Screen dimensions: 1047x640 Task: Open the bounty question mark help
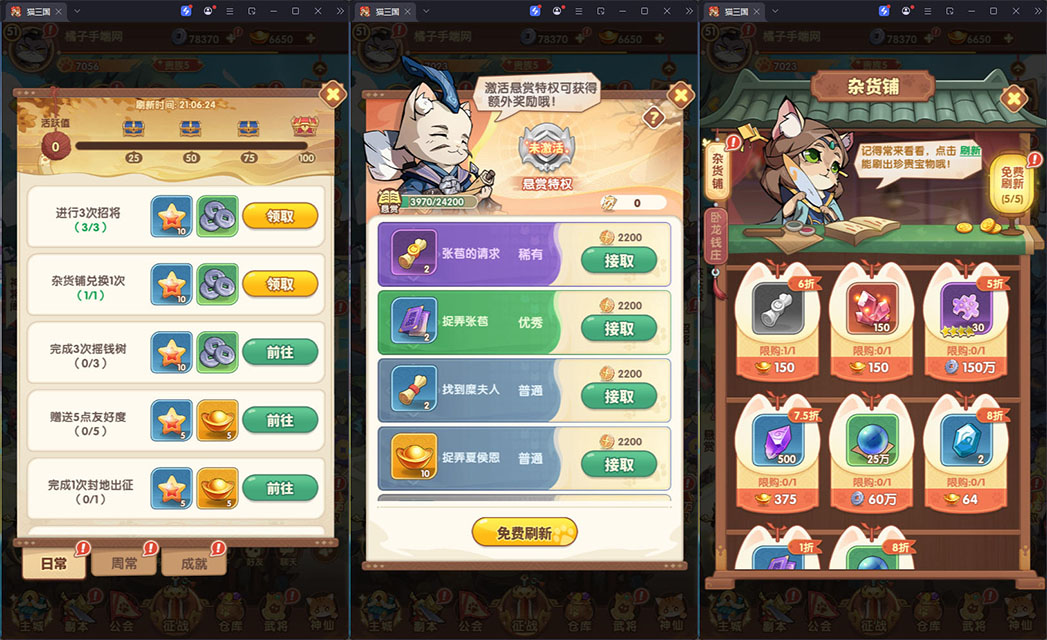(654, 118)
